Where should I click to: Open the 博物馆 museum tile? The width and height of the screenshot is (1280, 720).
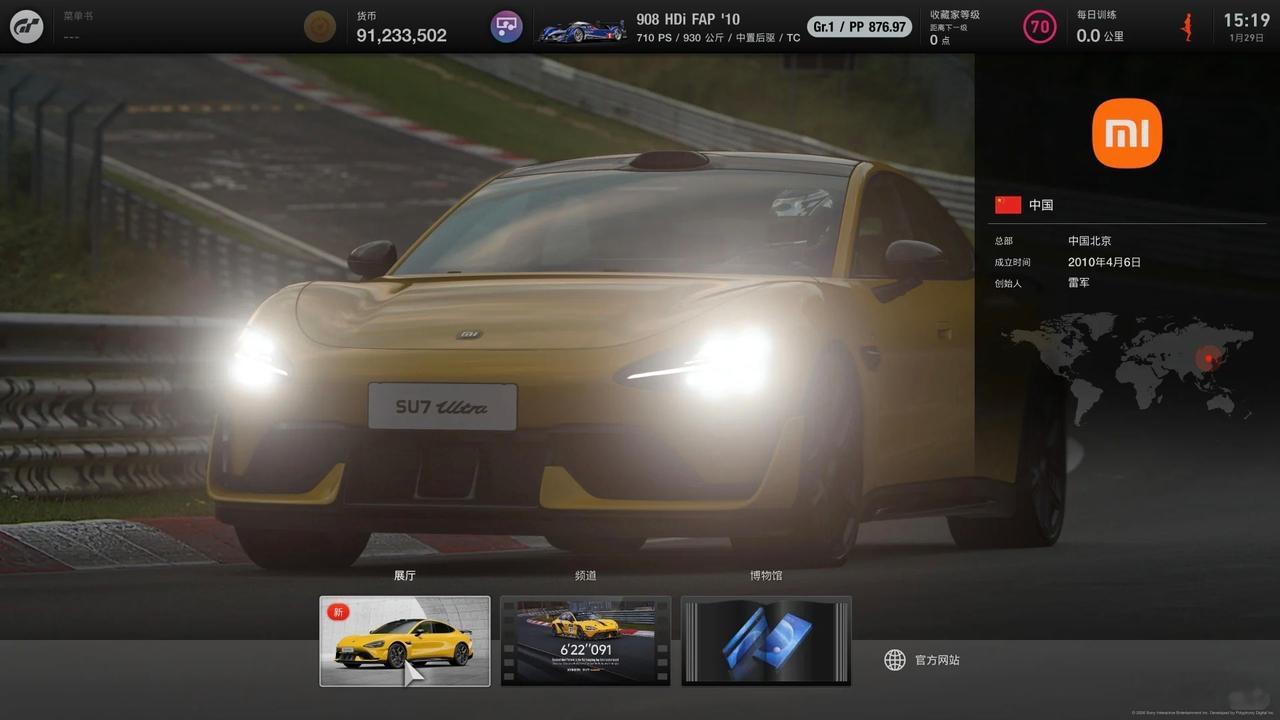(766, 641)
